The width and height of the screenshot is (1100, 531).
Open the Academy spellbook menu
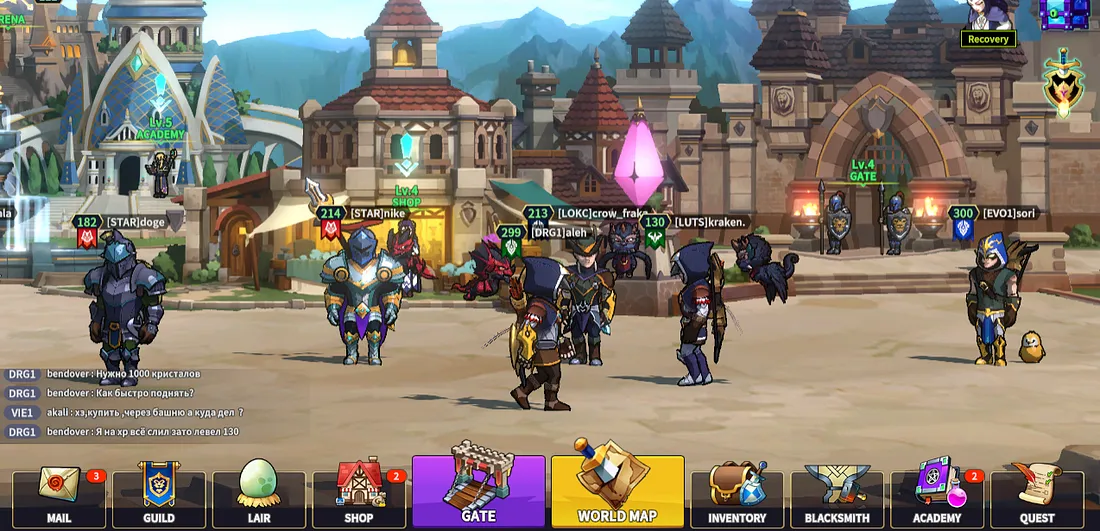pos(937,494)
